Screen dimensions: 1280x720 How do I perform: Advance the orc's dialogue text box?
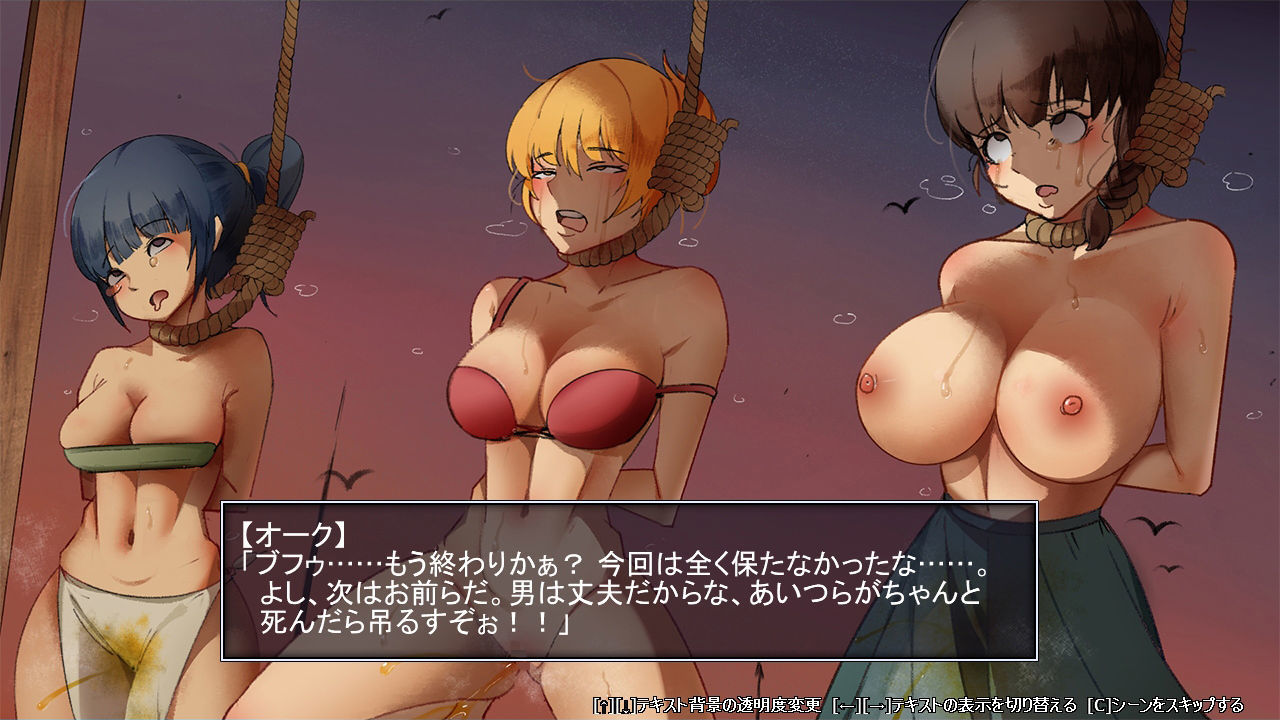(628, 580)
